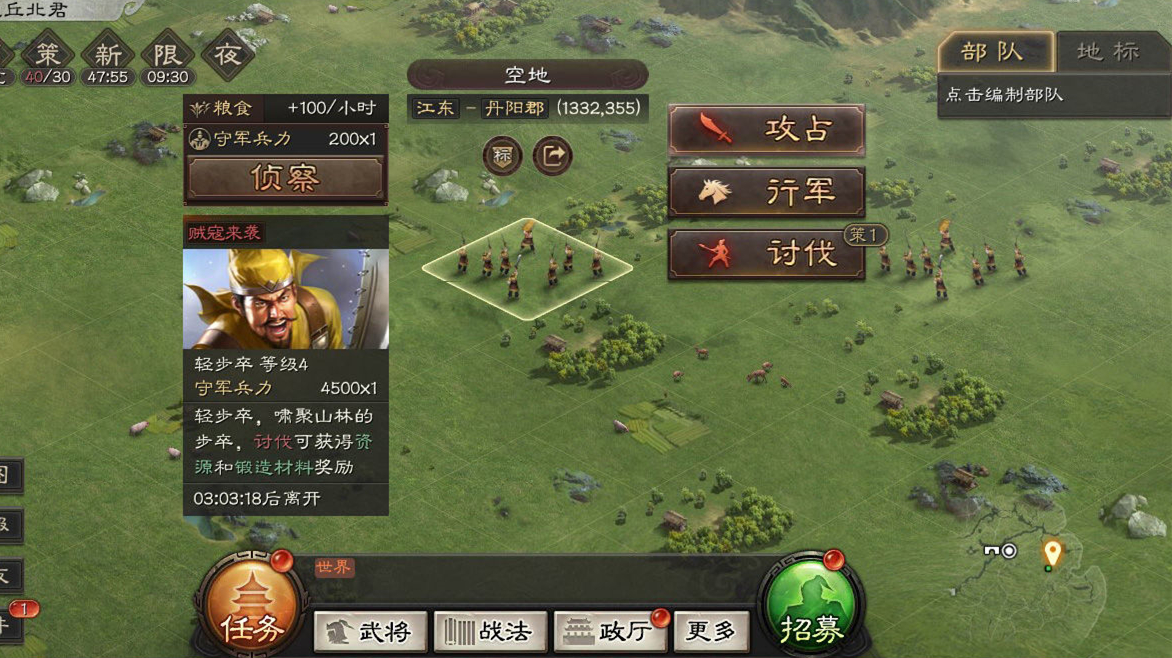Select the 讨伐 (subjugate) action
The width and height of the screenshot is (1172, 658).
(766, 254)
